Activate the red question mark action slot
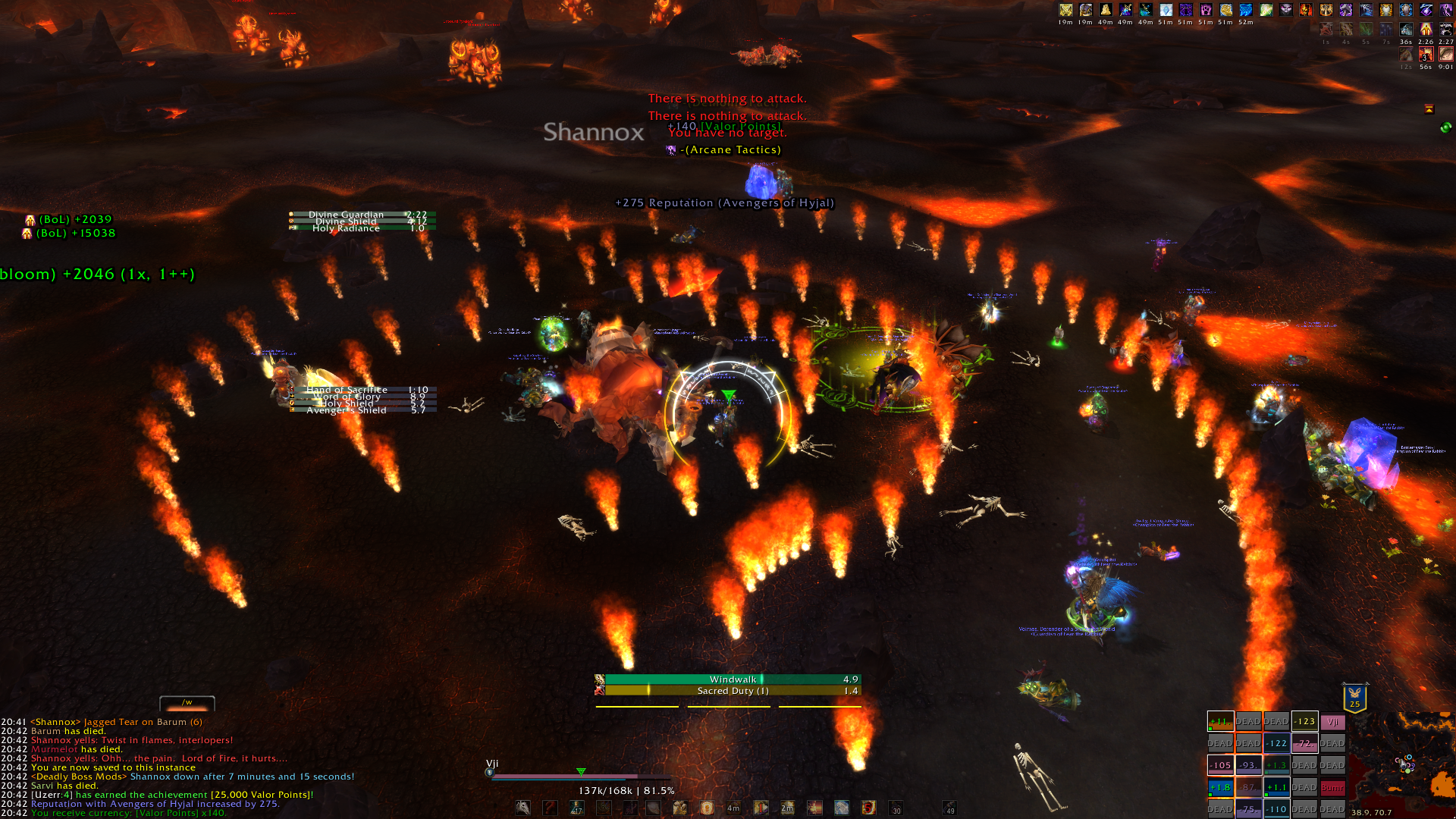Image resolution: width=1456 pixels, height=819 pixels. click(551, 808)
